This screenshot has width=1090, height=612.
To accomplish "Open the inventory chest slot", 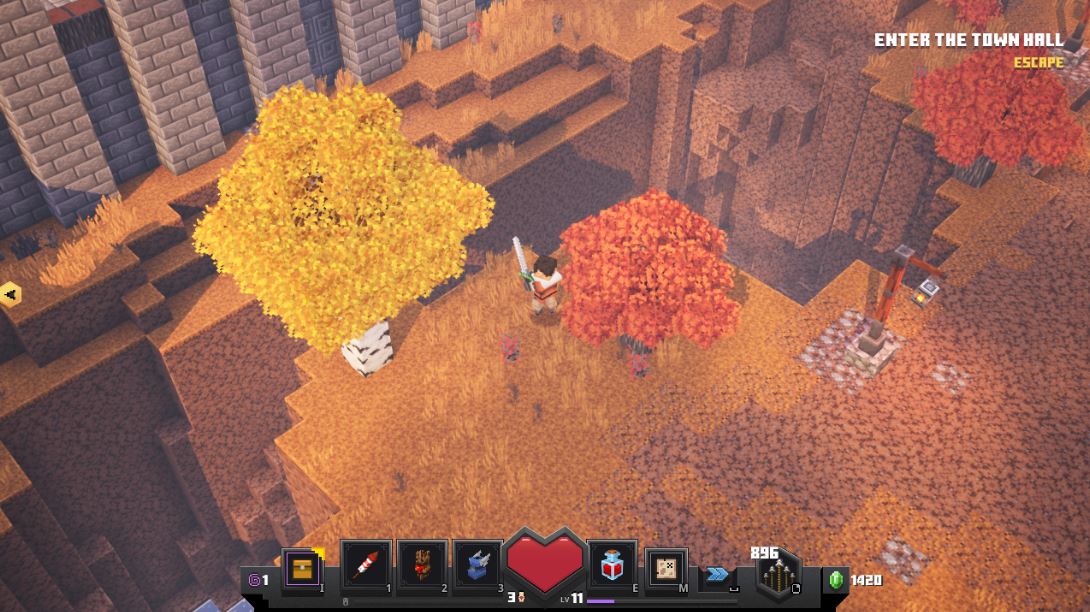I will (303, 568).
